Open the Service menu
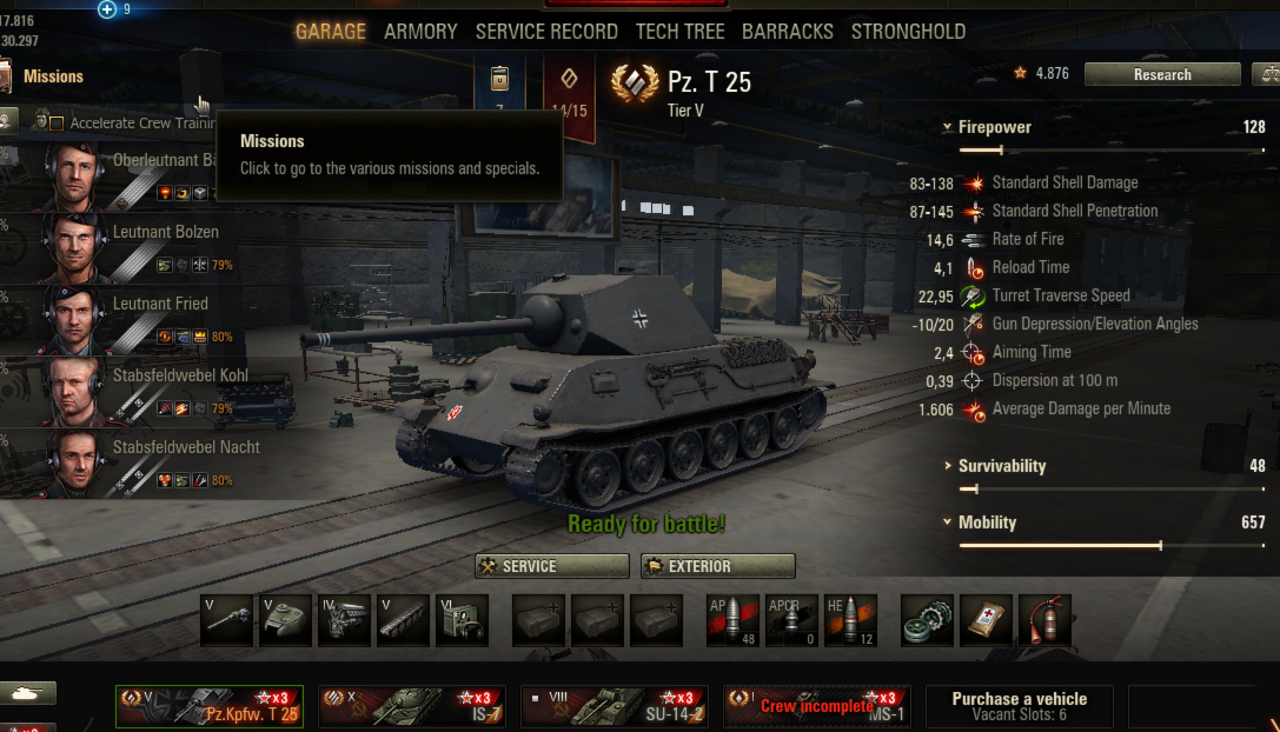Viewport: 1280px width, 732px height. [552, 566]
